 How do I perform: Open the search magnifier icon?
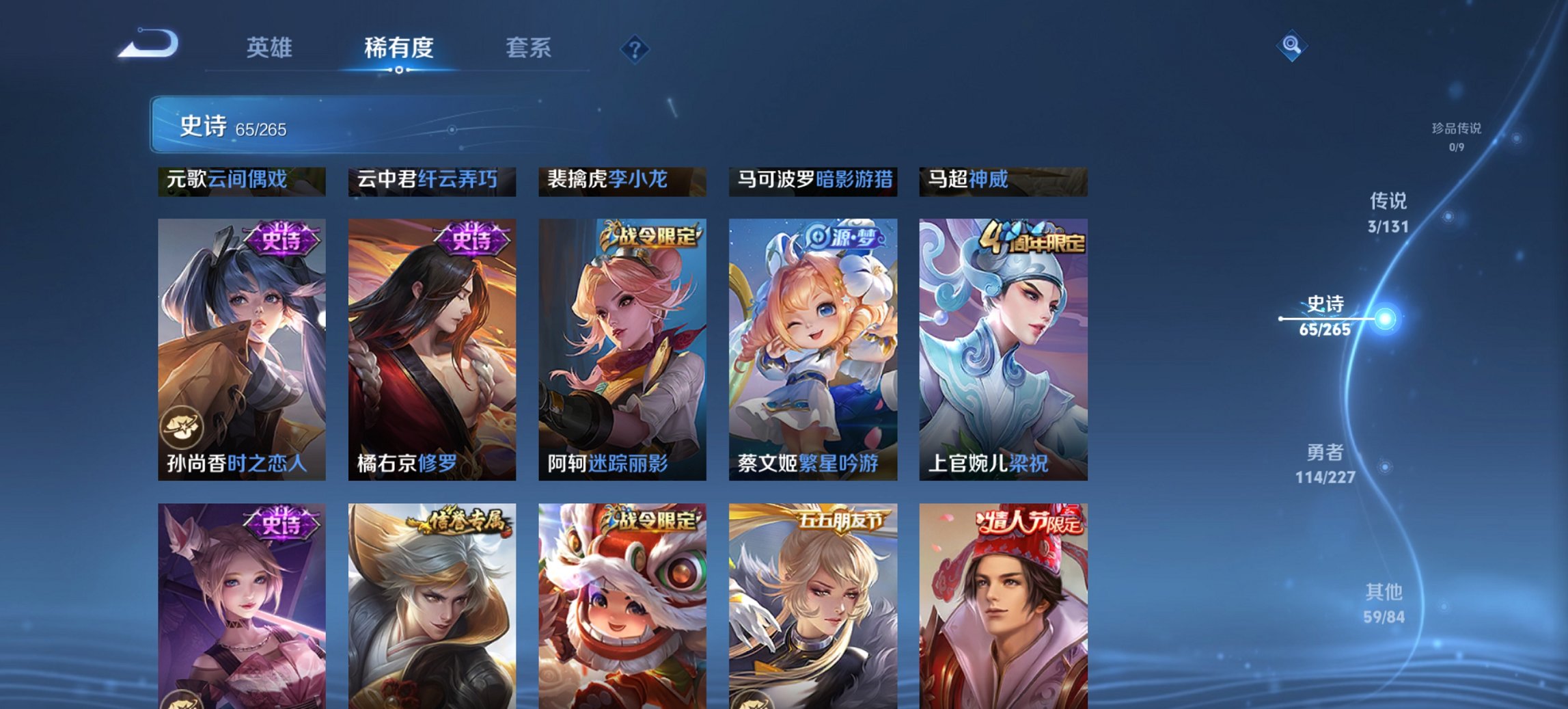coord(1291,45)
